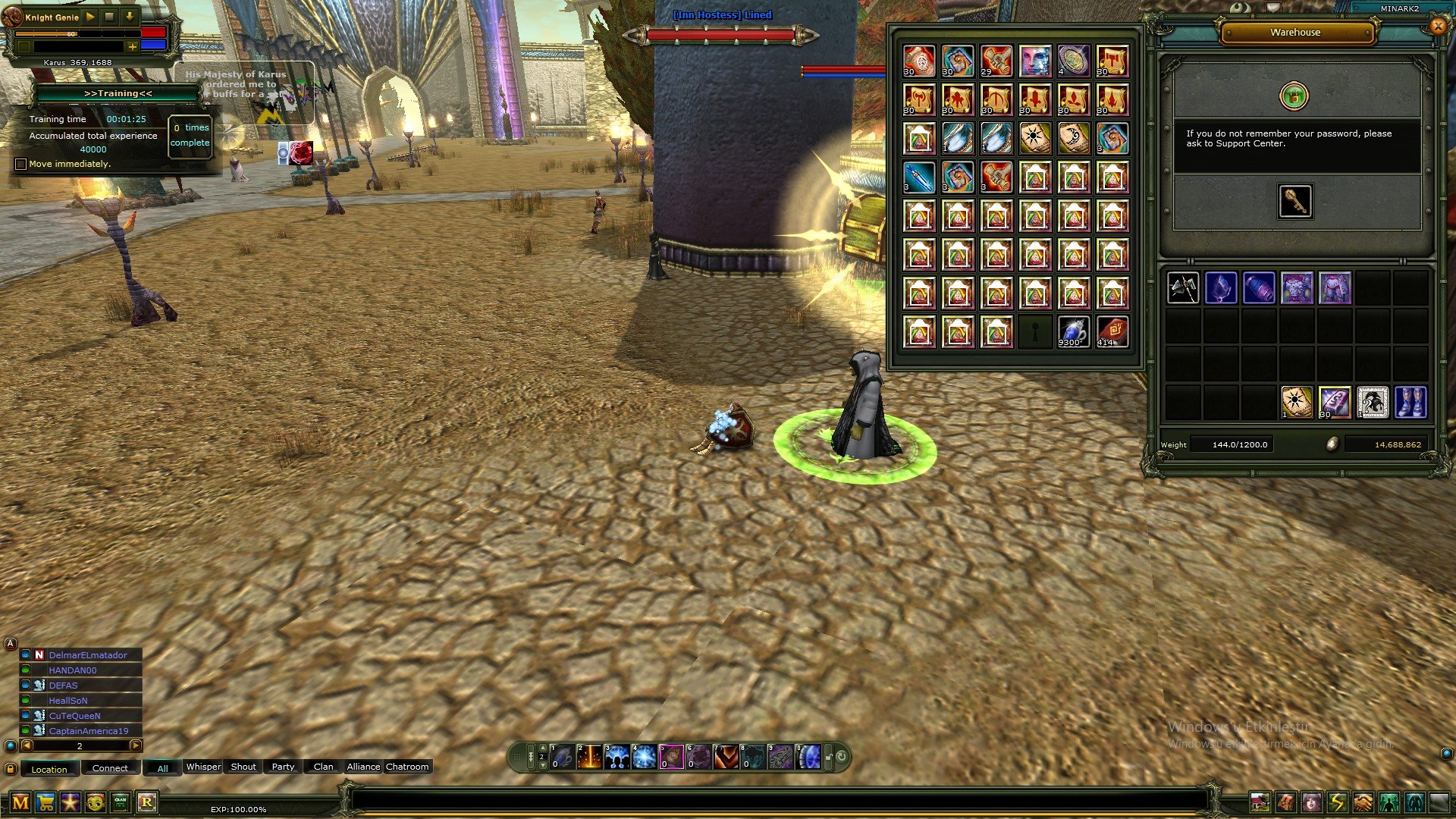
Task: Activate the orange fire pillar hotbar skill
Action: 589,757
